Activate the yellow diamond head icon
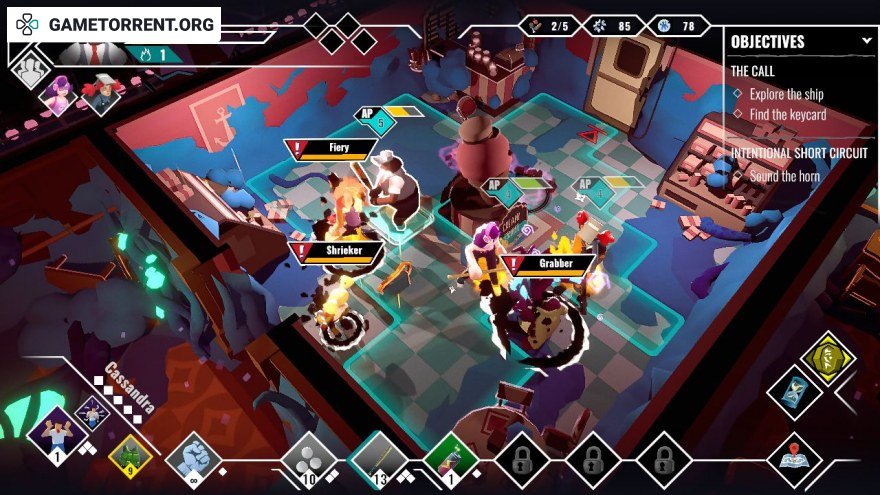The height and width of the screenshot is (495, 880). 828,358
